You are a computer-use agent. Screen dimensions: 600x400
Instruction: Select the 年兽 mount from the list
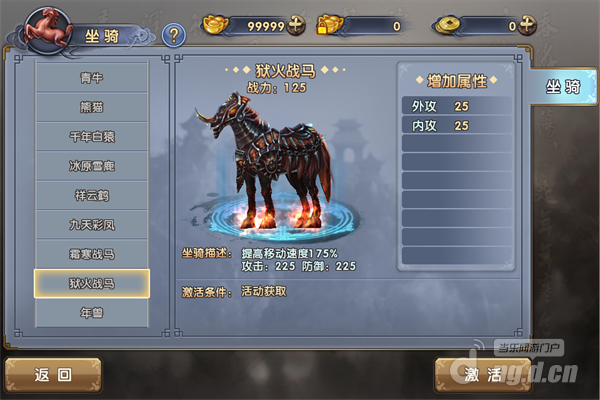pyautogui.click(x=91, y=313)
